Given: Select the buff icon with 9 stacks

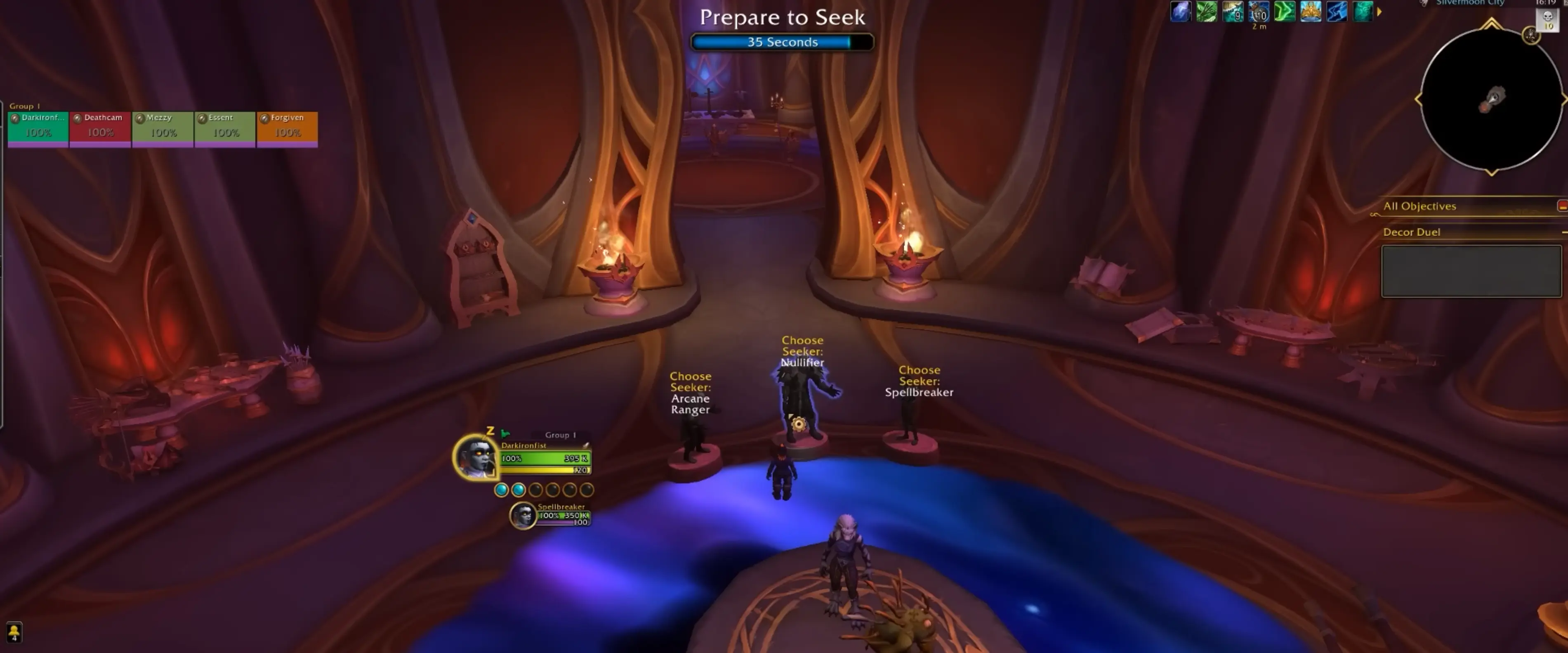Looking at the screenshot, I should pyautogui.click(x=1233, y=12).
